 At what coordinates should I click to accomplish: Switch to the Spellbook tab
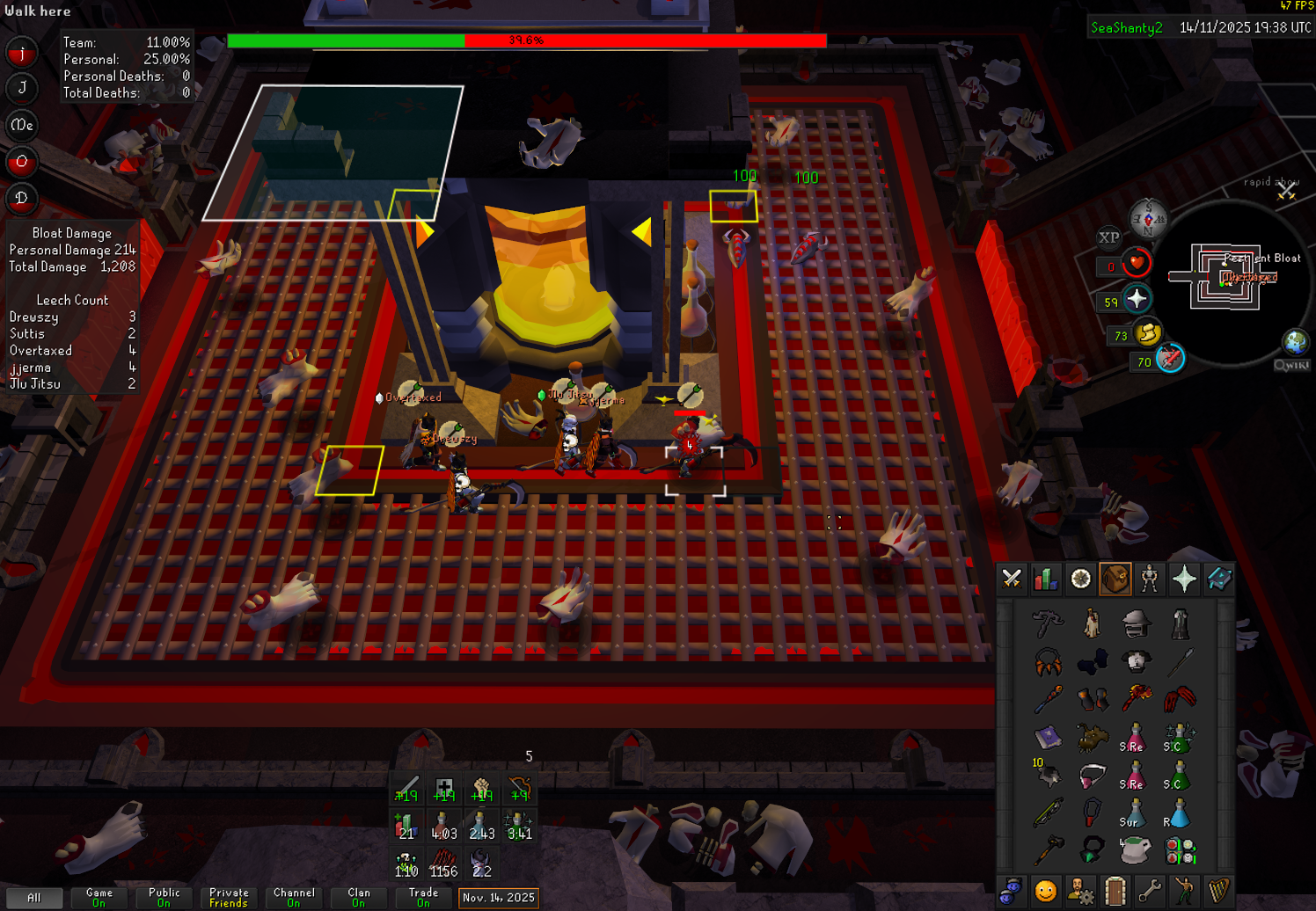point(1218,579)
